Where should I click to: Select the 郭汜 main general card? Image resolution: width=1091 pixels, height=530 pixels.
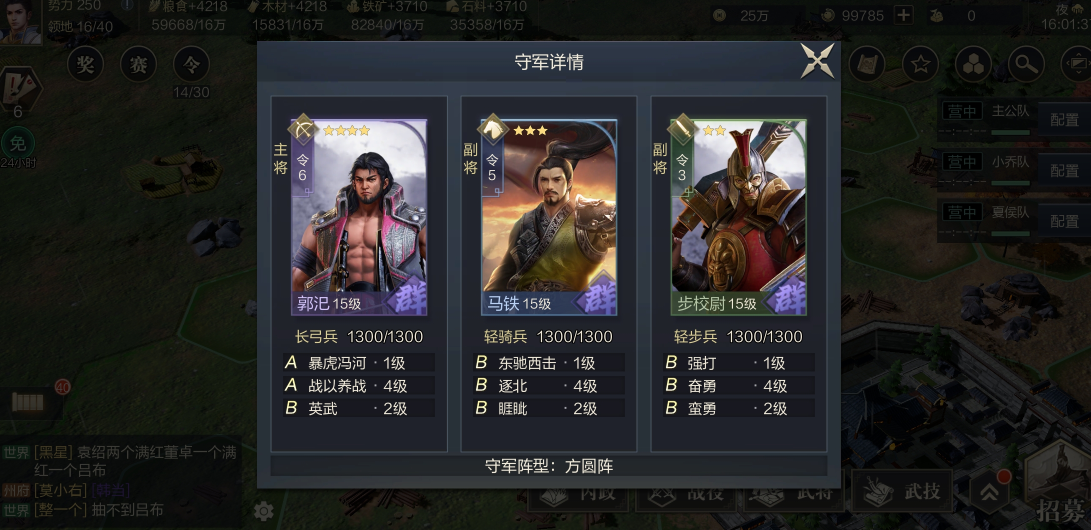coord(359,218)
